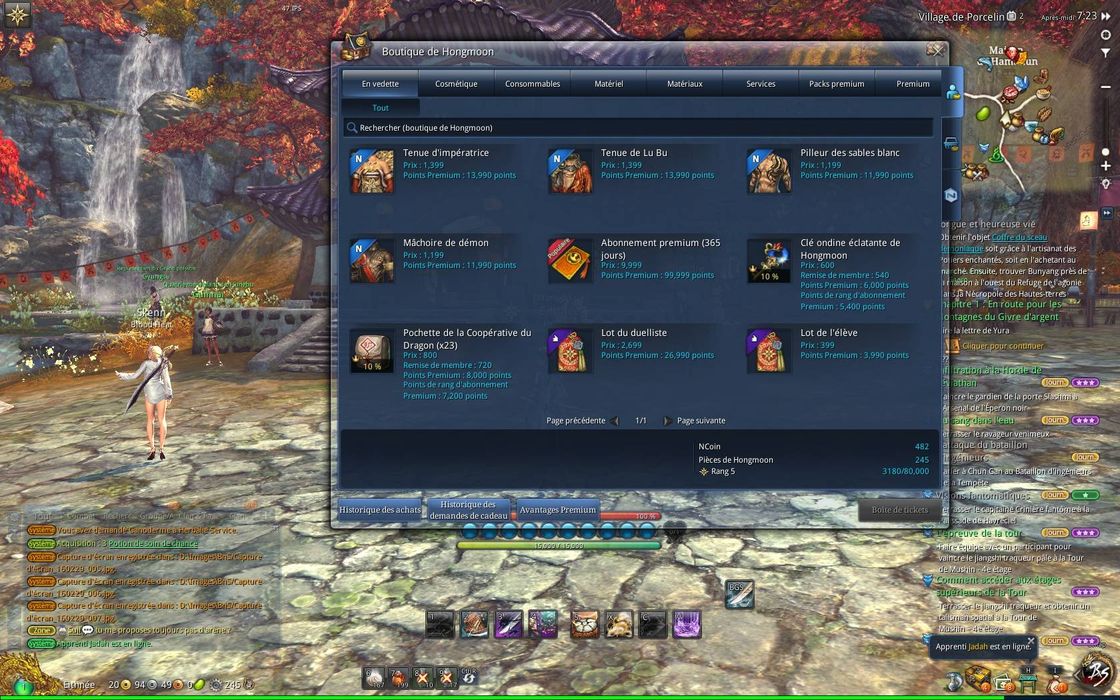Click Cliquer pour continuer in quest tracker
The height and width of the screenshot is (700, 1120).
tap(1002, 346)
